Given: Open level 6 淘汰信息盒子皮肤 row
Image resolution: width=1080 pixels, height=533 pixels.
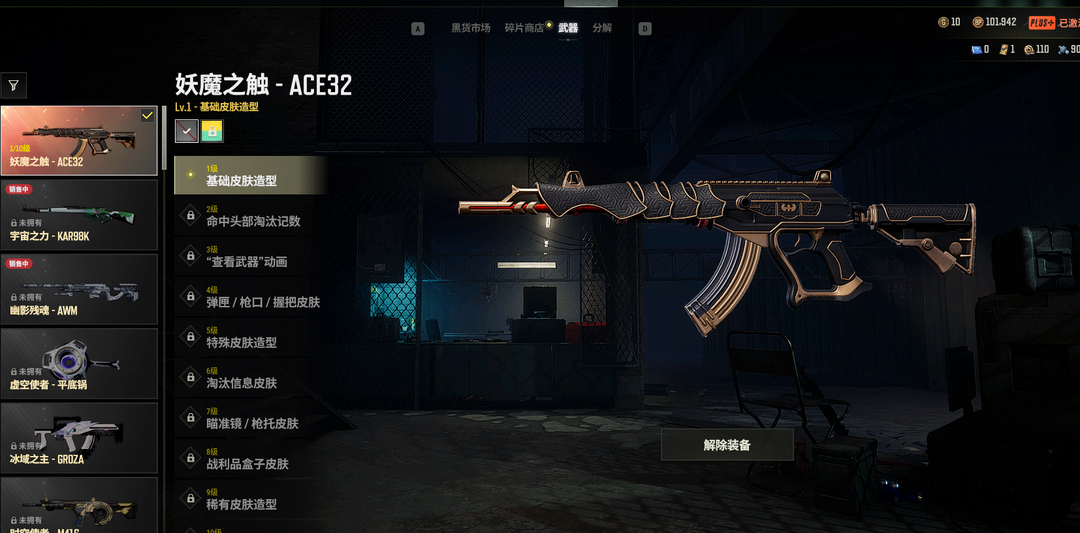Looking at the screenshot, I should pyautogui.click(x=250, y=378).
